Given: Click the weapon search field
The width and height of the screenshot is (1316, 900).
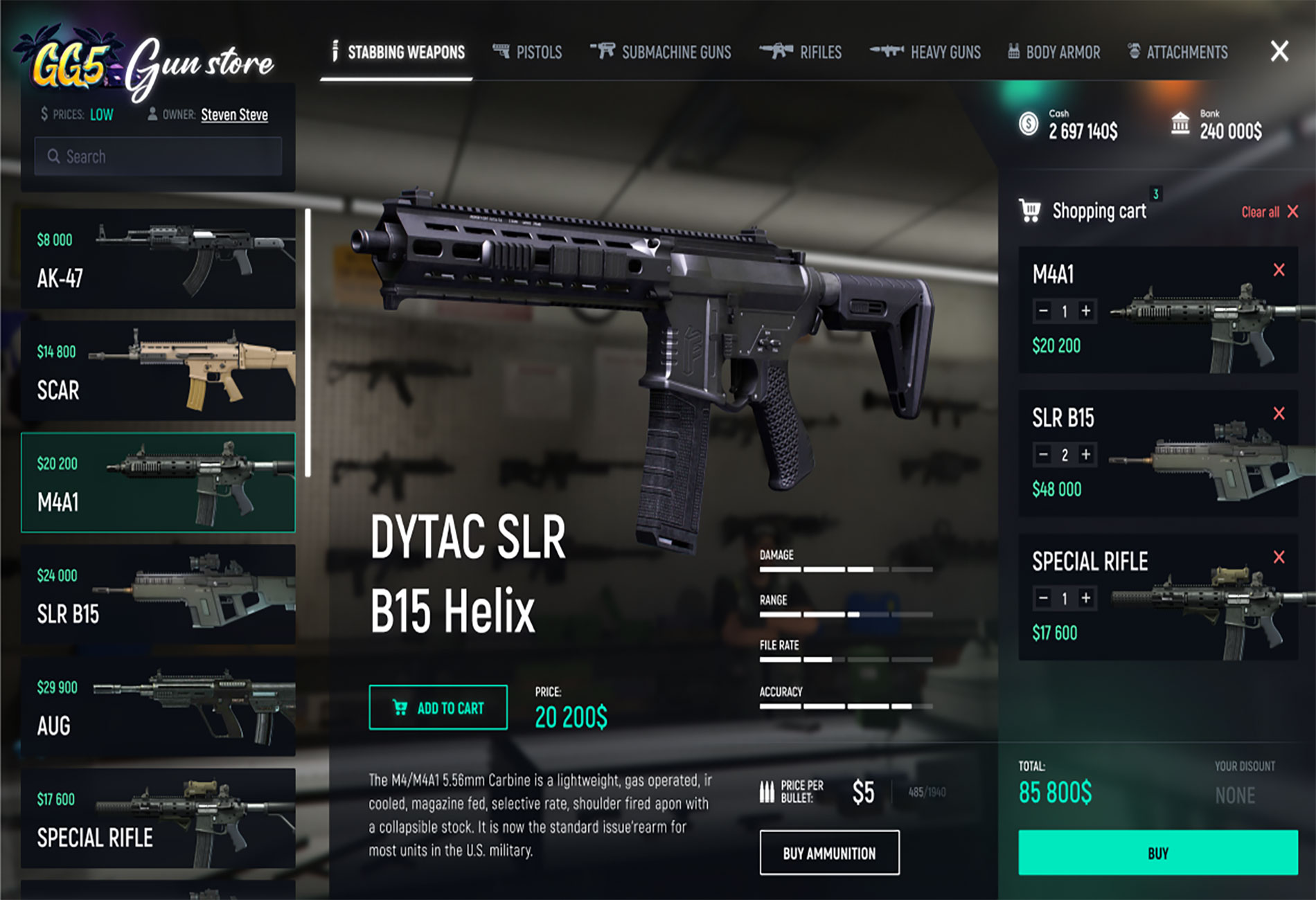Looking at the screenshot, I should (x=158, y=156).
